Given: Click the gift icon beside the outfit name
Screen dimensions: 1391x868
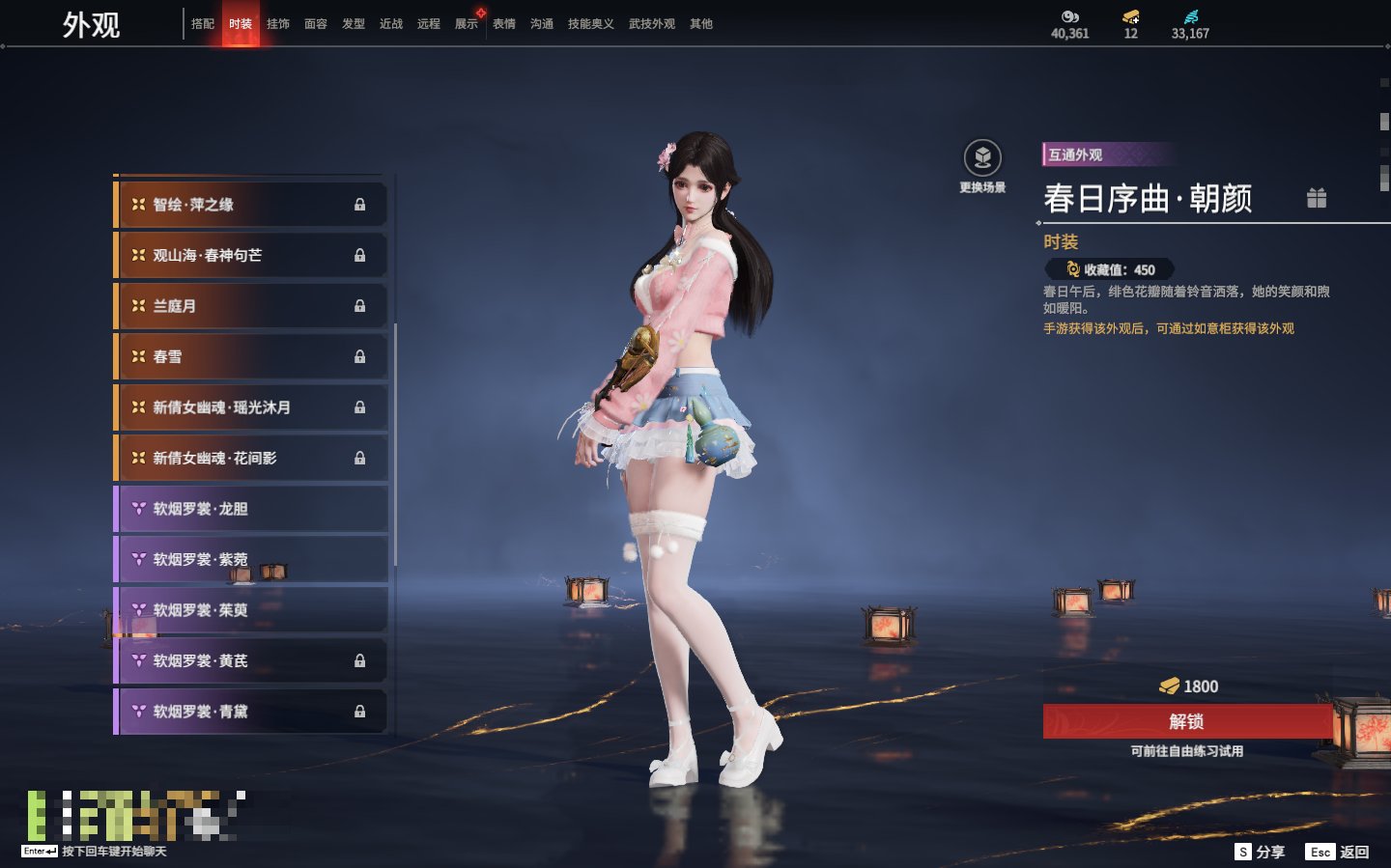Looking at the screenshot, I should coord(1317,198).
